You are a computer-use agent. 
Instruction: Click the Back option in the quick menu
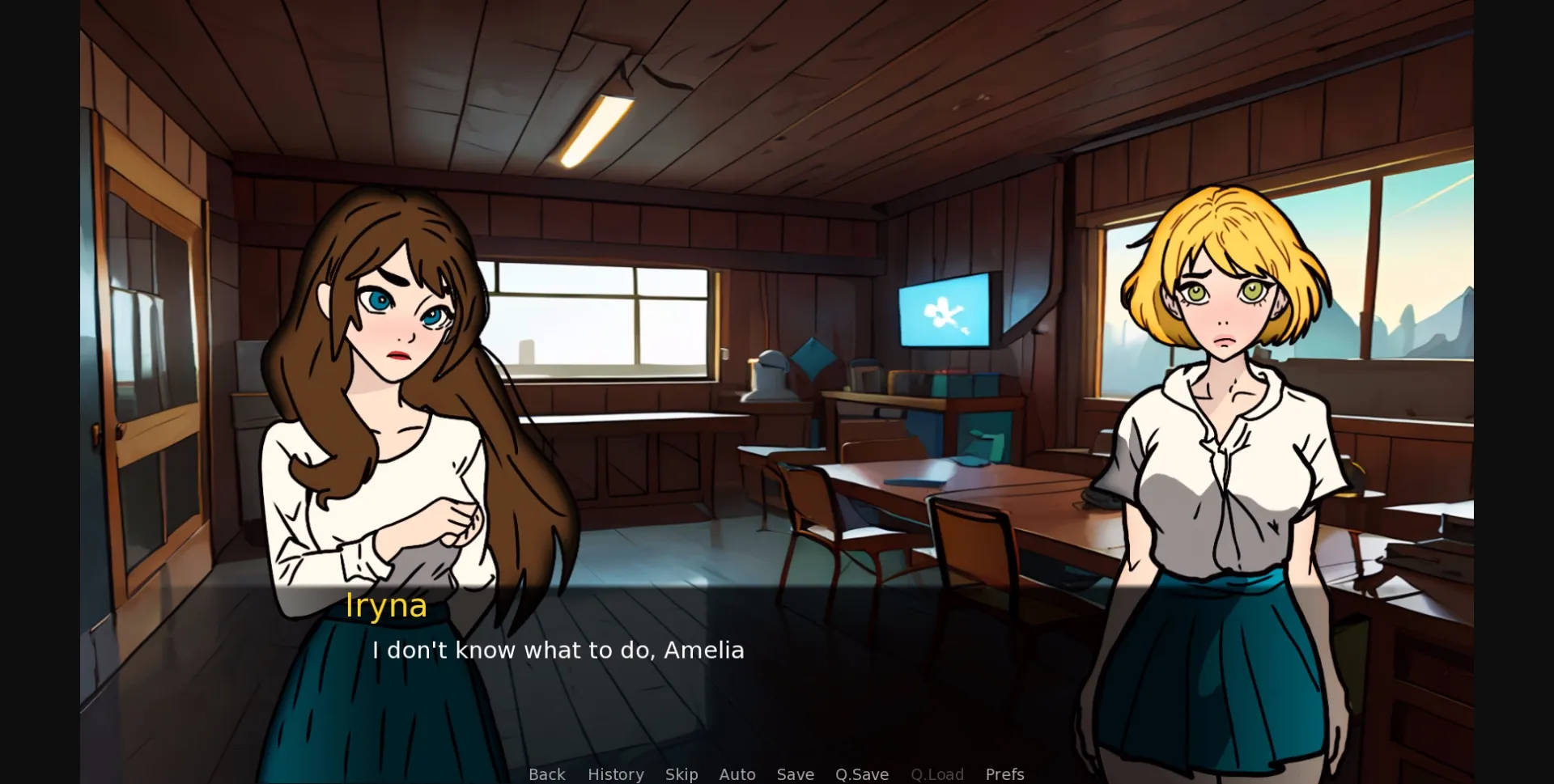pyautogui.click(x=547, y=773)
